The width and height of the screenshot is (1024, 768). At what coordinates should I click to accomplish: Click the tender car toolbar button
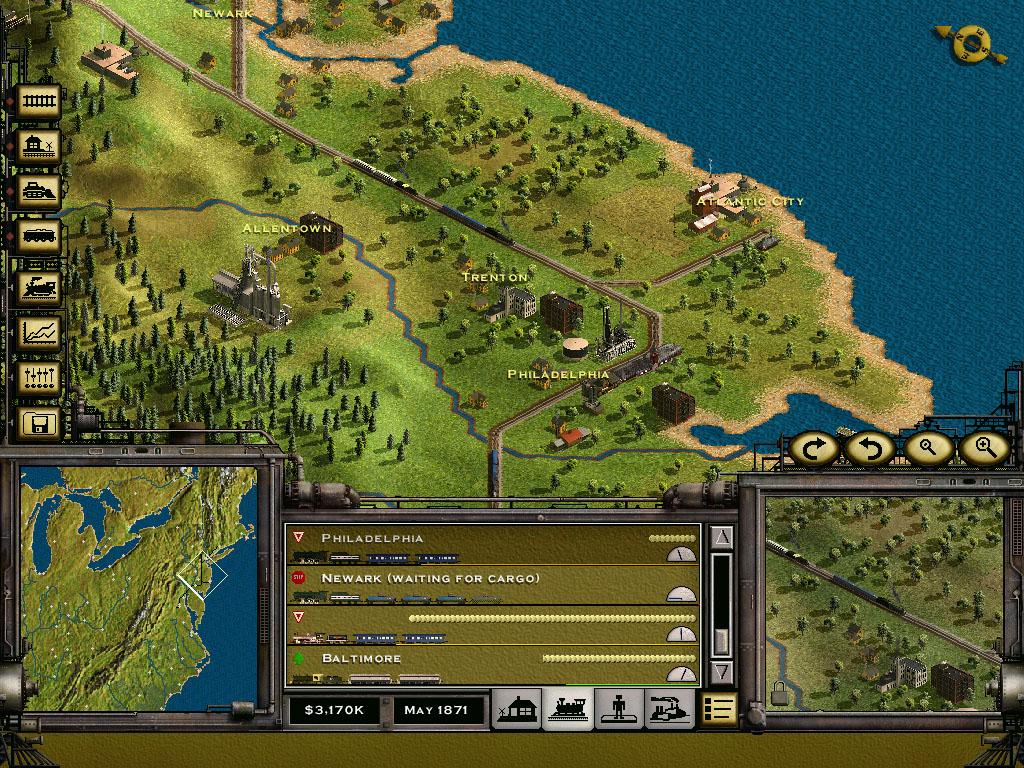40,238
